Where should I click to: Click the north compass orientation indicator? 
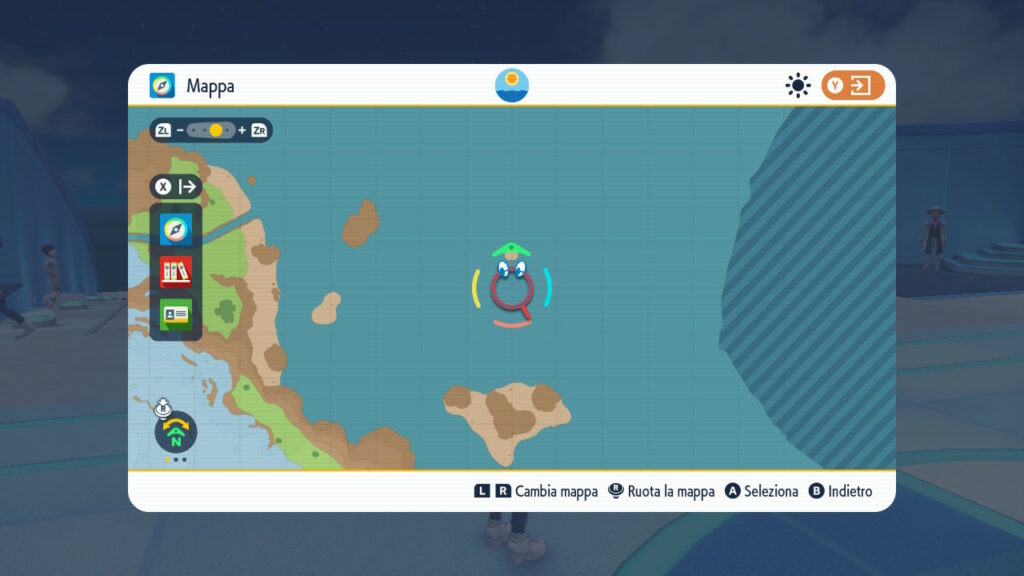point(176,433)
